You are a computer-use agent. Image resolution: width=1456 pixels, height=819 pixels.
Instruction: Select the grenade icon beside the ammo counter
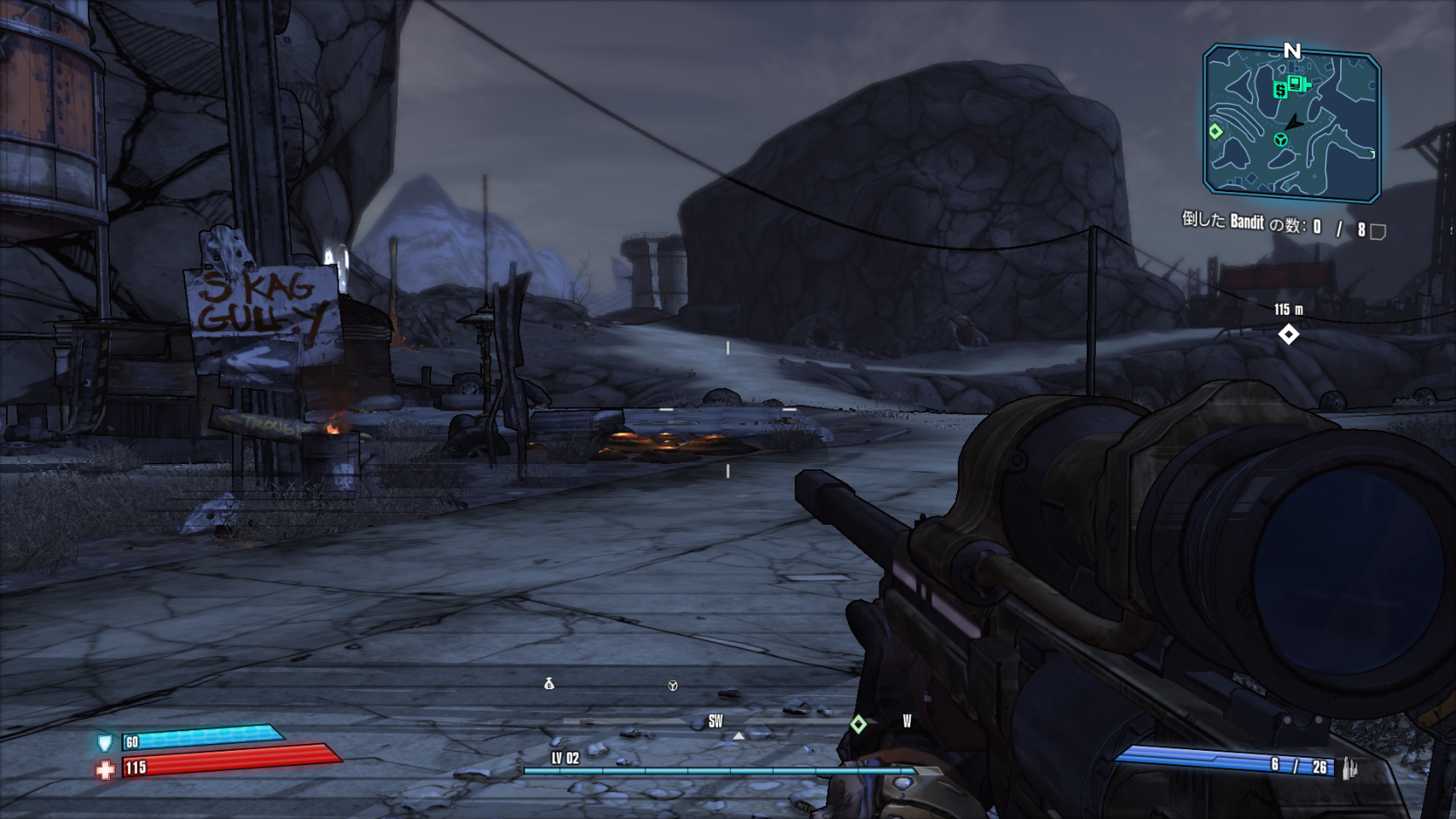point(1349,768)
